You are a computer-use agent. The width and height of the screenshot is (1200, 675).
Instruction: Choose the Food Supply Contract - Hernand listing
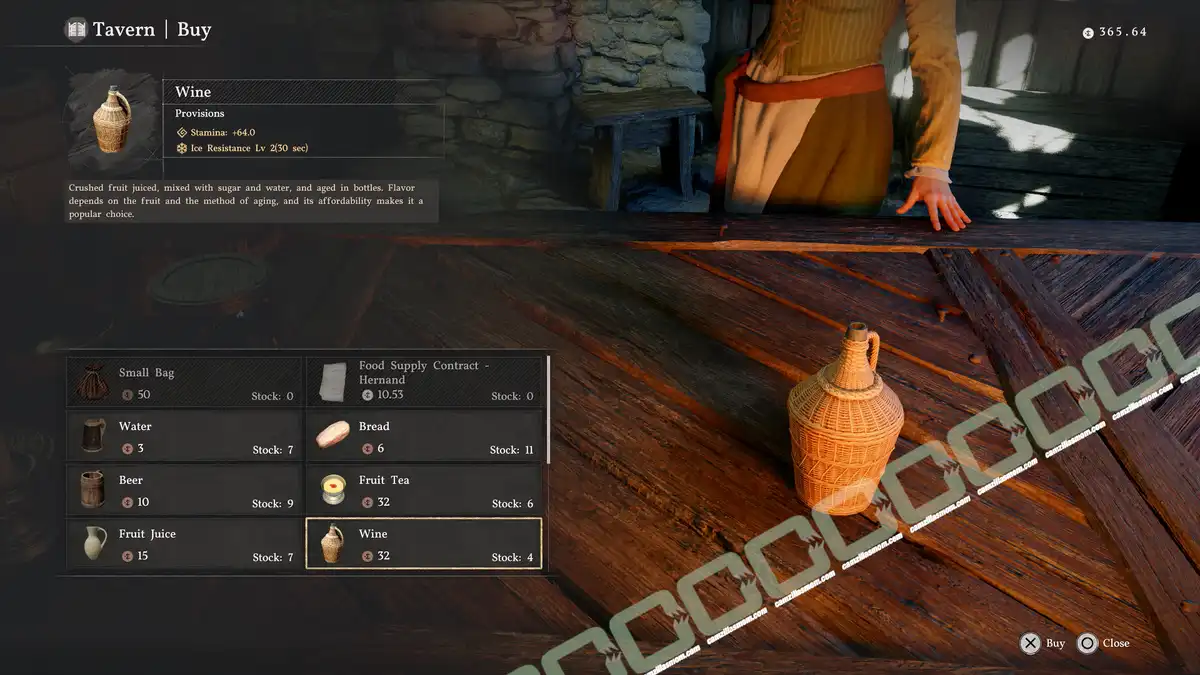point(424,382)
